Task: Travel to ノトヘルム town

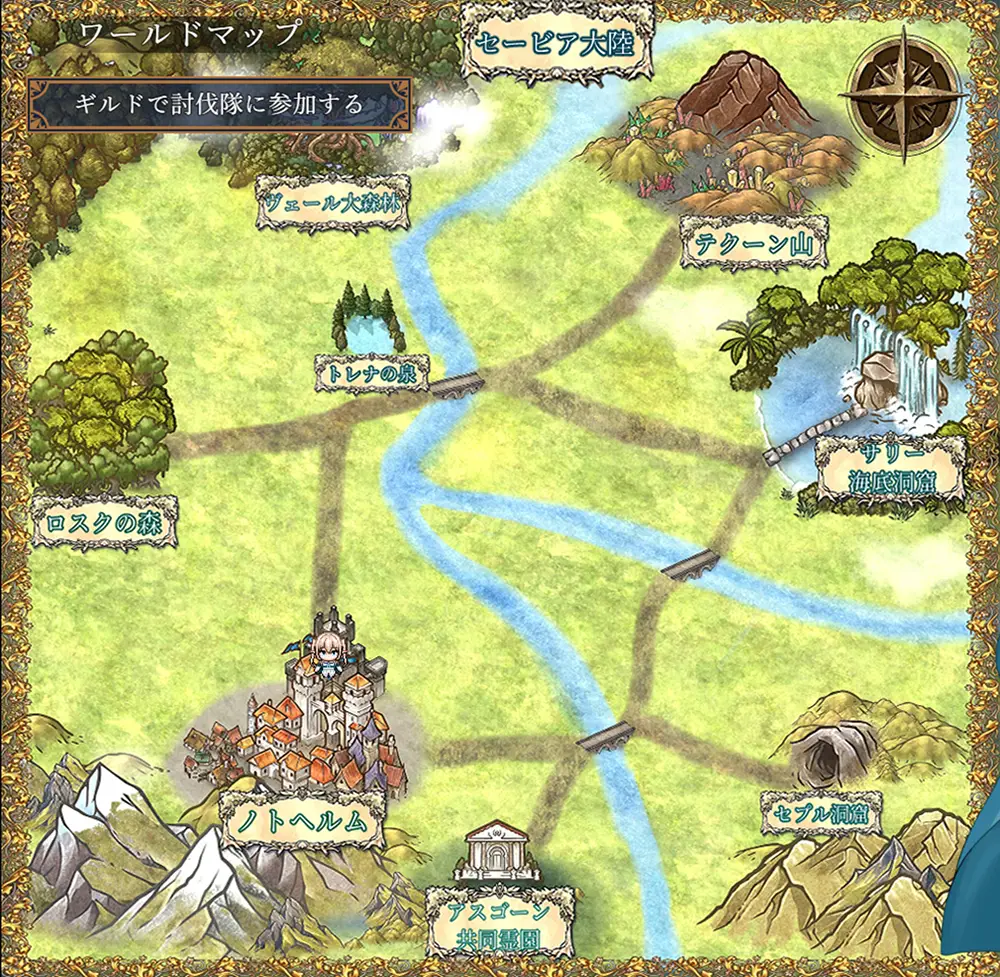Action: tap(303, 821)
